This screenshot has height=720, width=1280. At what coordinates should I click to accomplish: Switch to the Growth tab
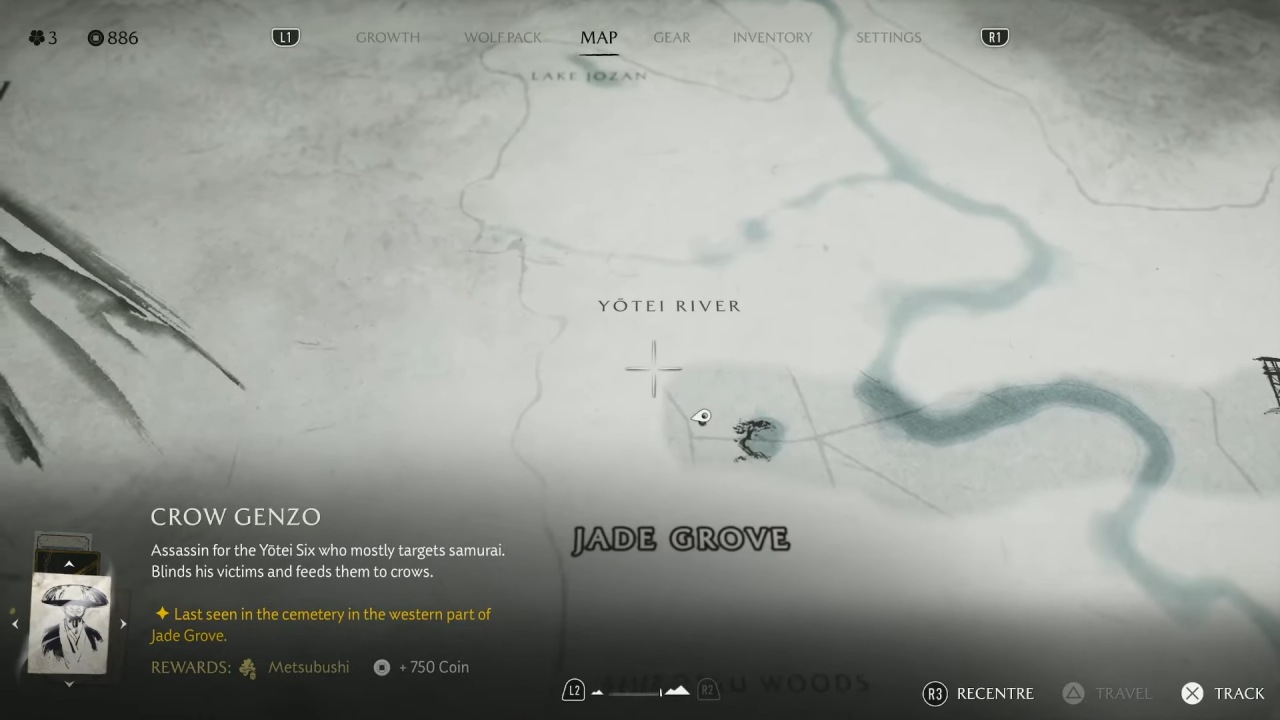[387, 38]
